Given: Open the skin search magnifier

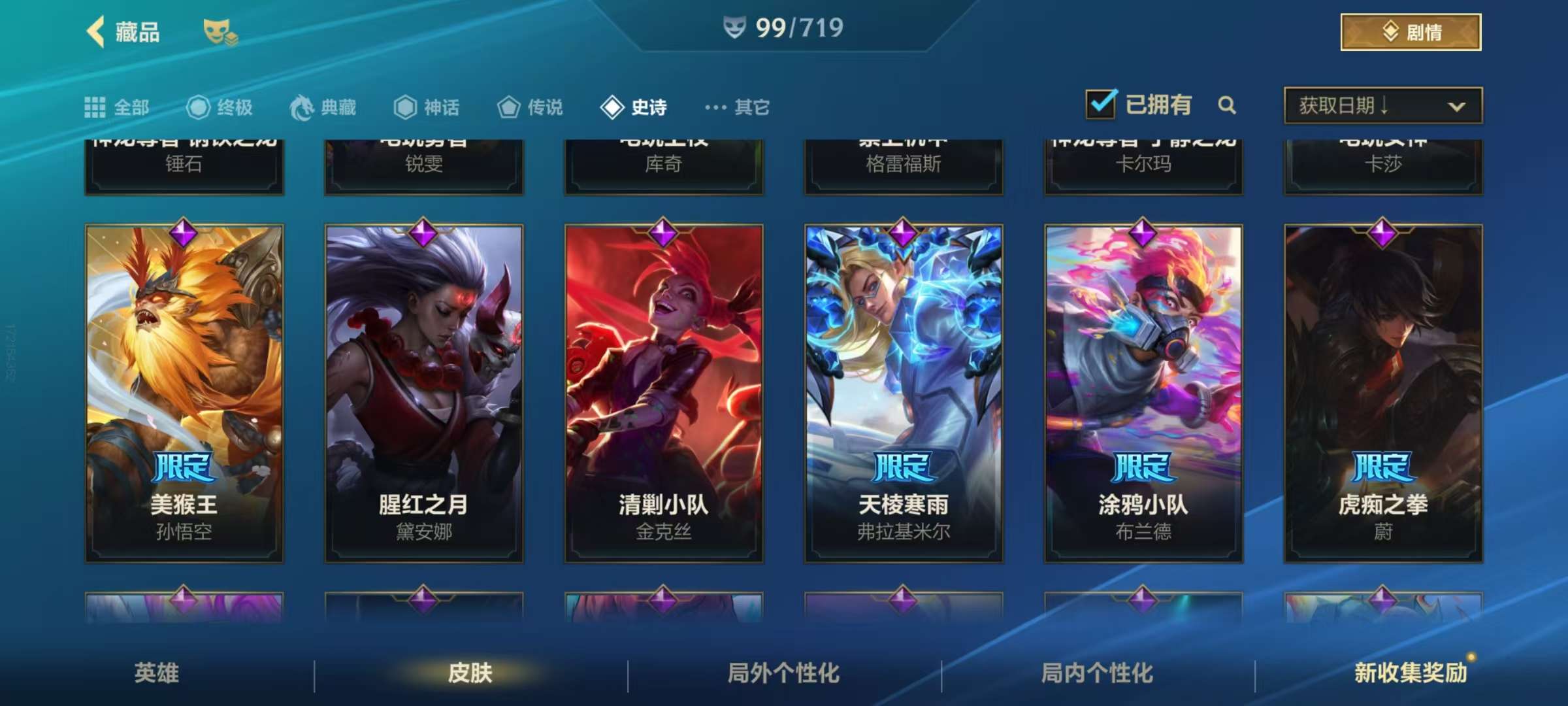Looking at the screenshot, I should 1227,105.
